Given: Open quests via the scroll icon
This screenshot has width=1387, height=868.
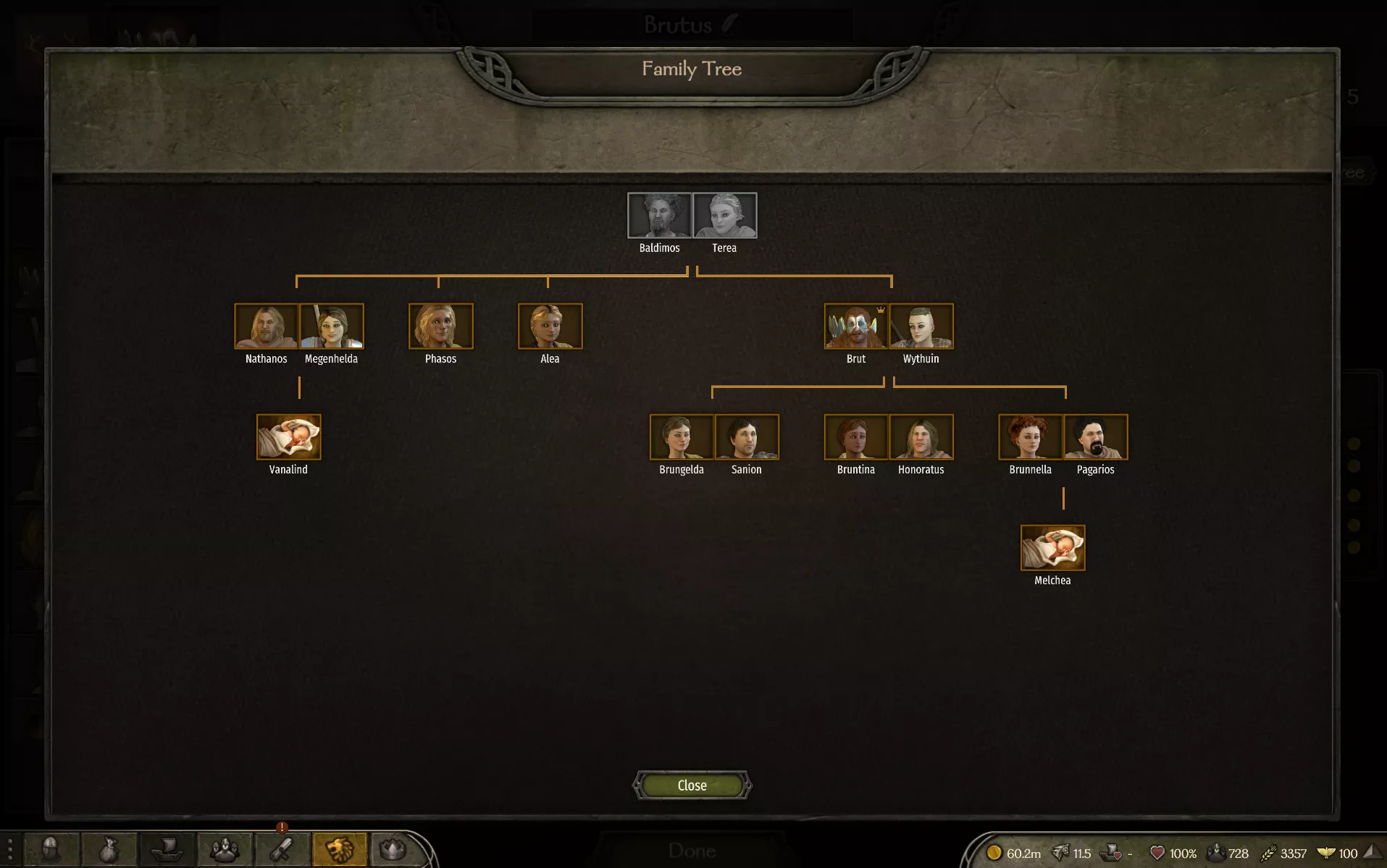Looking at the screenshot, I should [282, 849].
